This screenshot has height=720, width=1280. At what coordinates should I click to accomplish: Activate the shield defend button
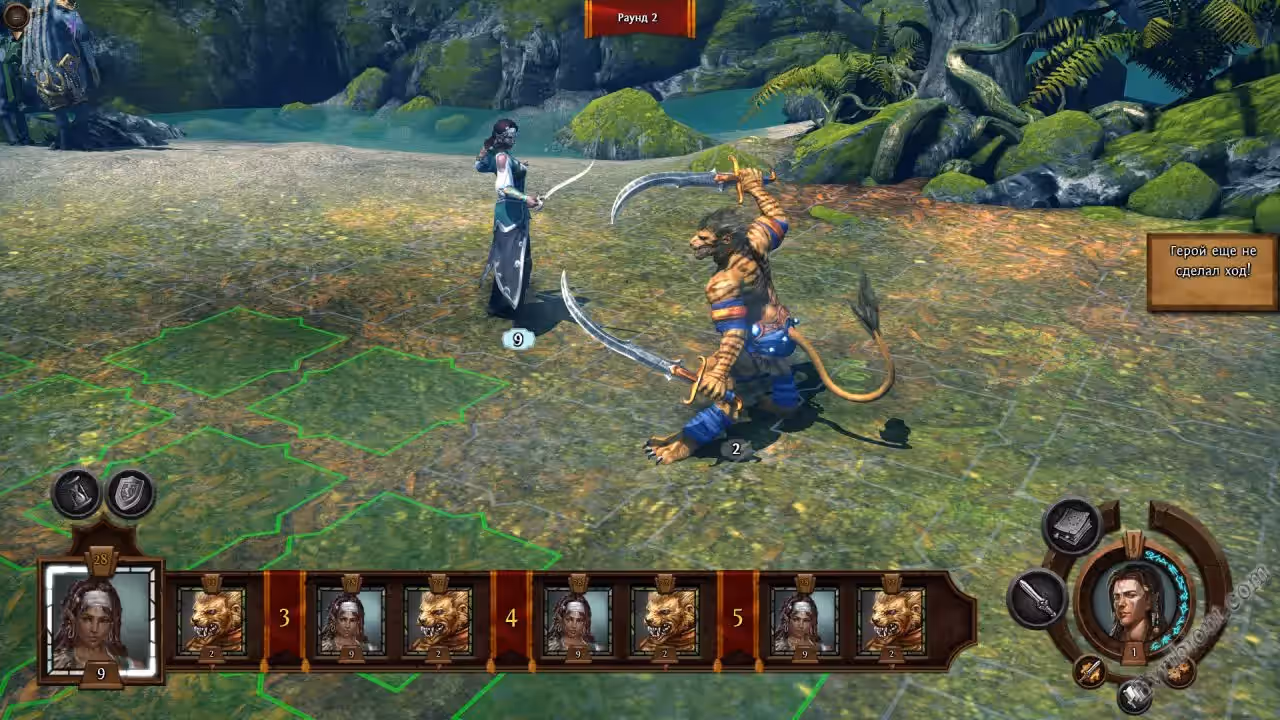pos(131,493)
